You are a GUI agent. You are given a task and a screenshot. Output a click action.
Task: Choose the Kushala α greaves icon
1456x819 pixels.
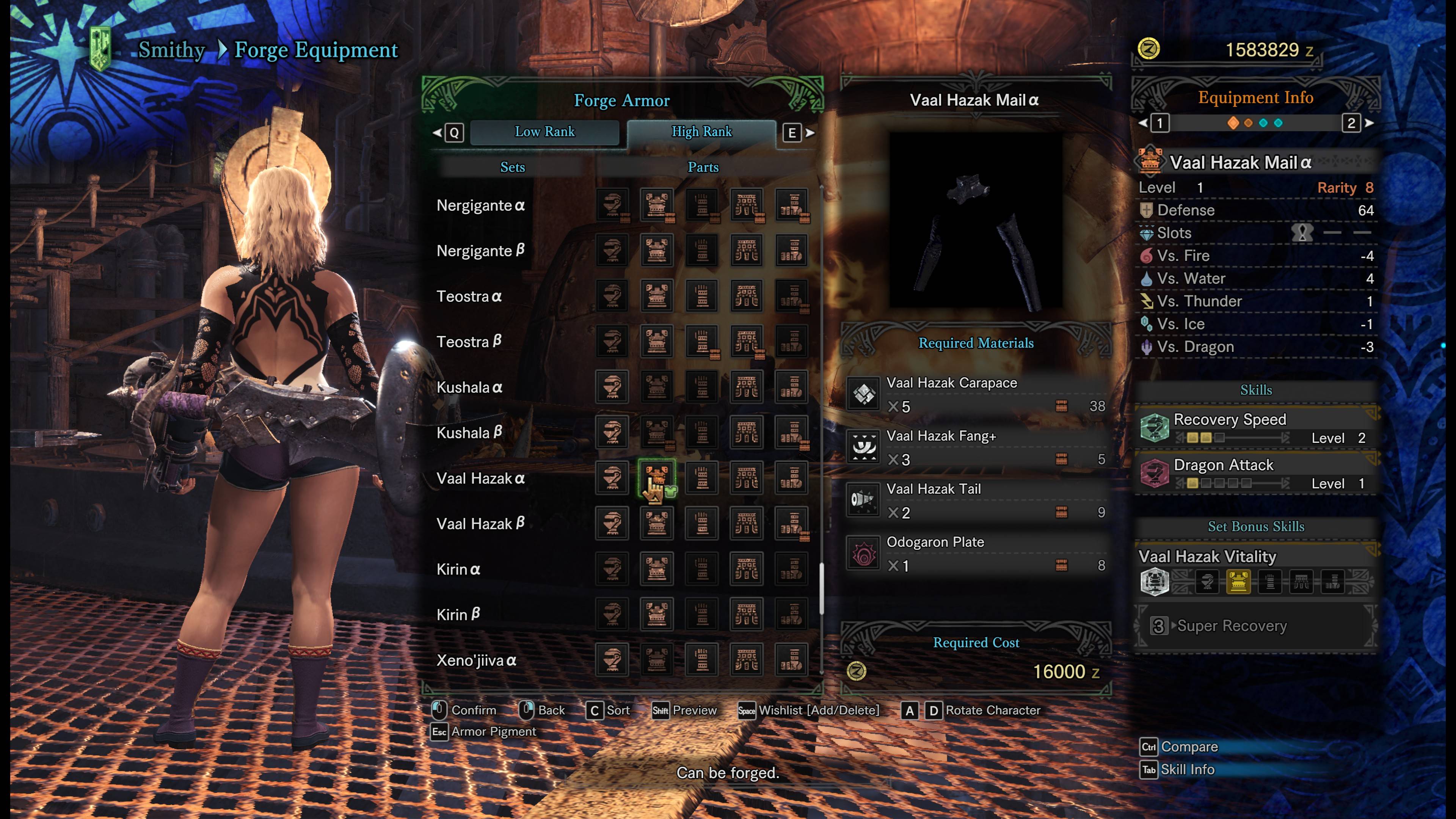791,387
